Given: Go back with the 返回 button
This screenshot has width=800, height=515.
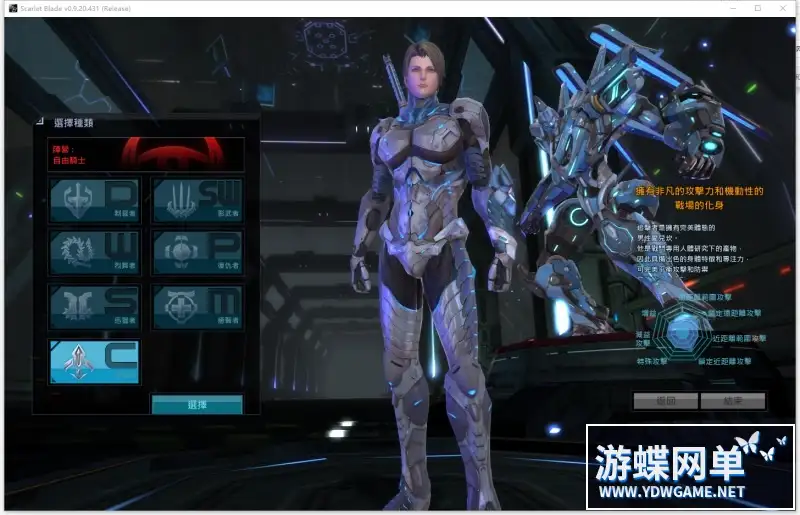Looking at the screenshot, I should click(665, 401).
